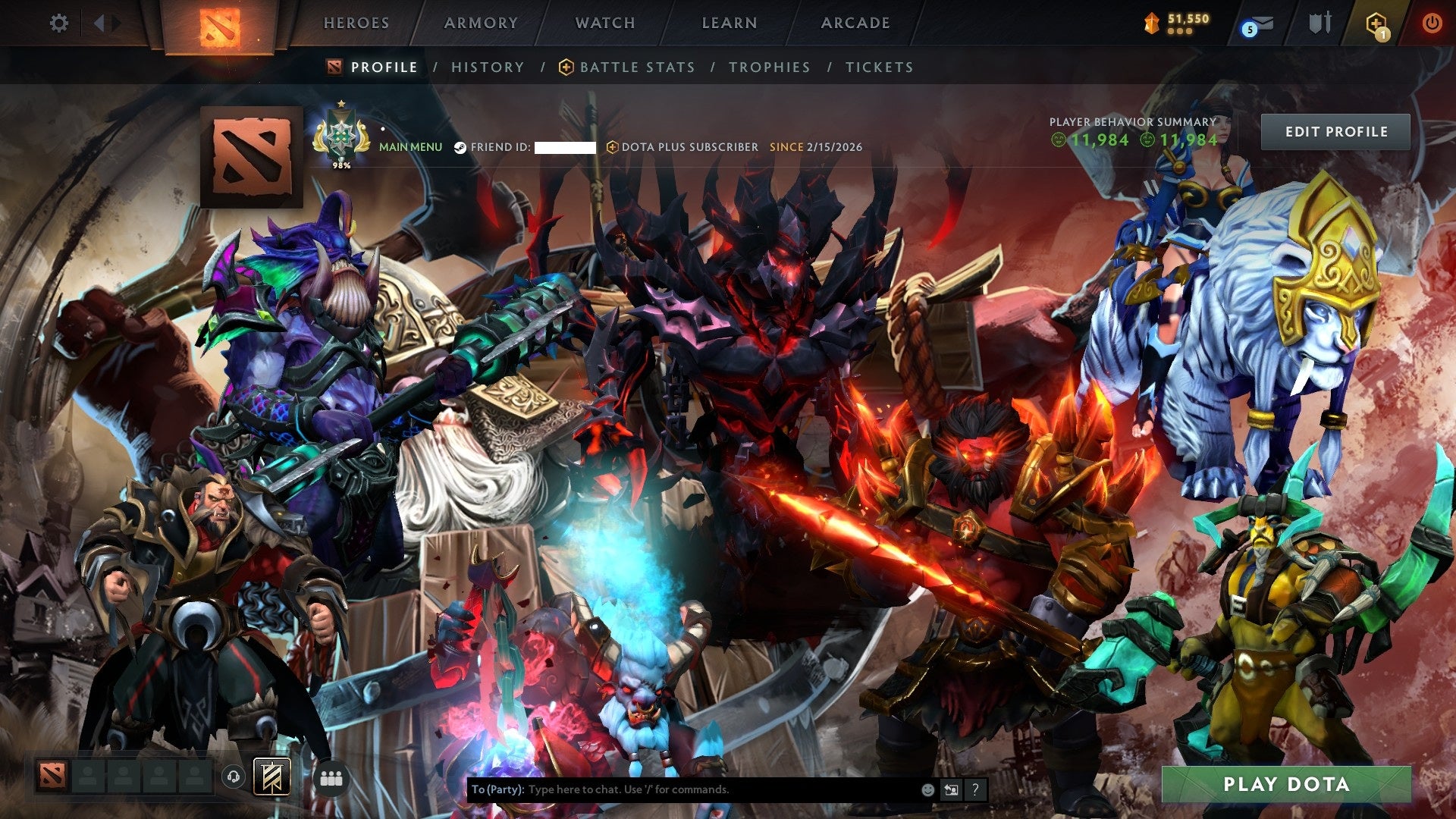Open the friends list icon

(331, 777)
